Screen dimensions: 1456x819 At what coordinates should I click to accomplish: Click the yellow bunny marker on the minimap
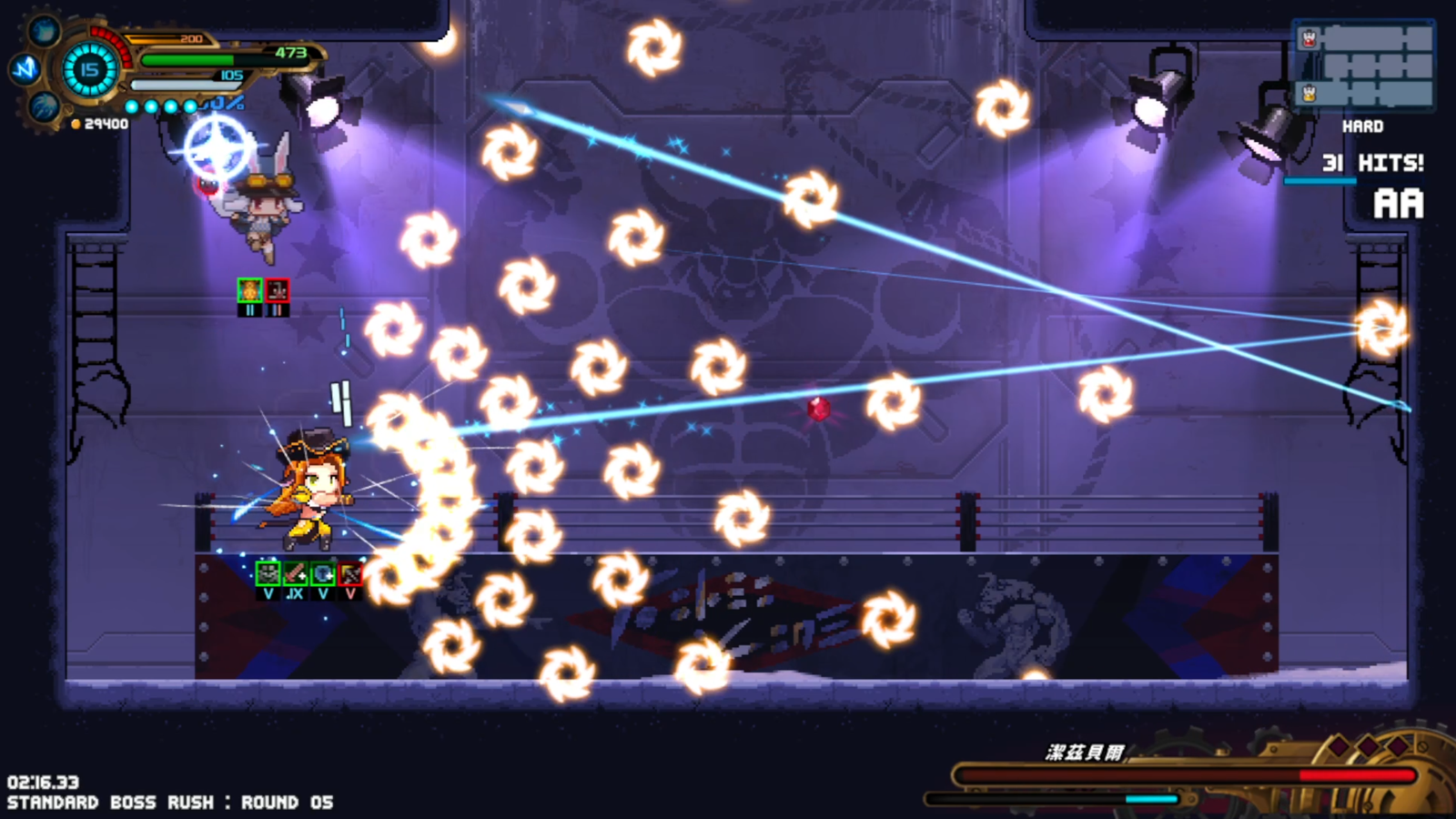click(x=1309, y=93)
